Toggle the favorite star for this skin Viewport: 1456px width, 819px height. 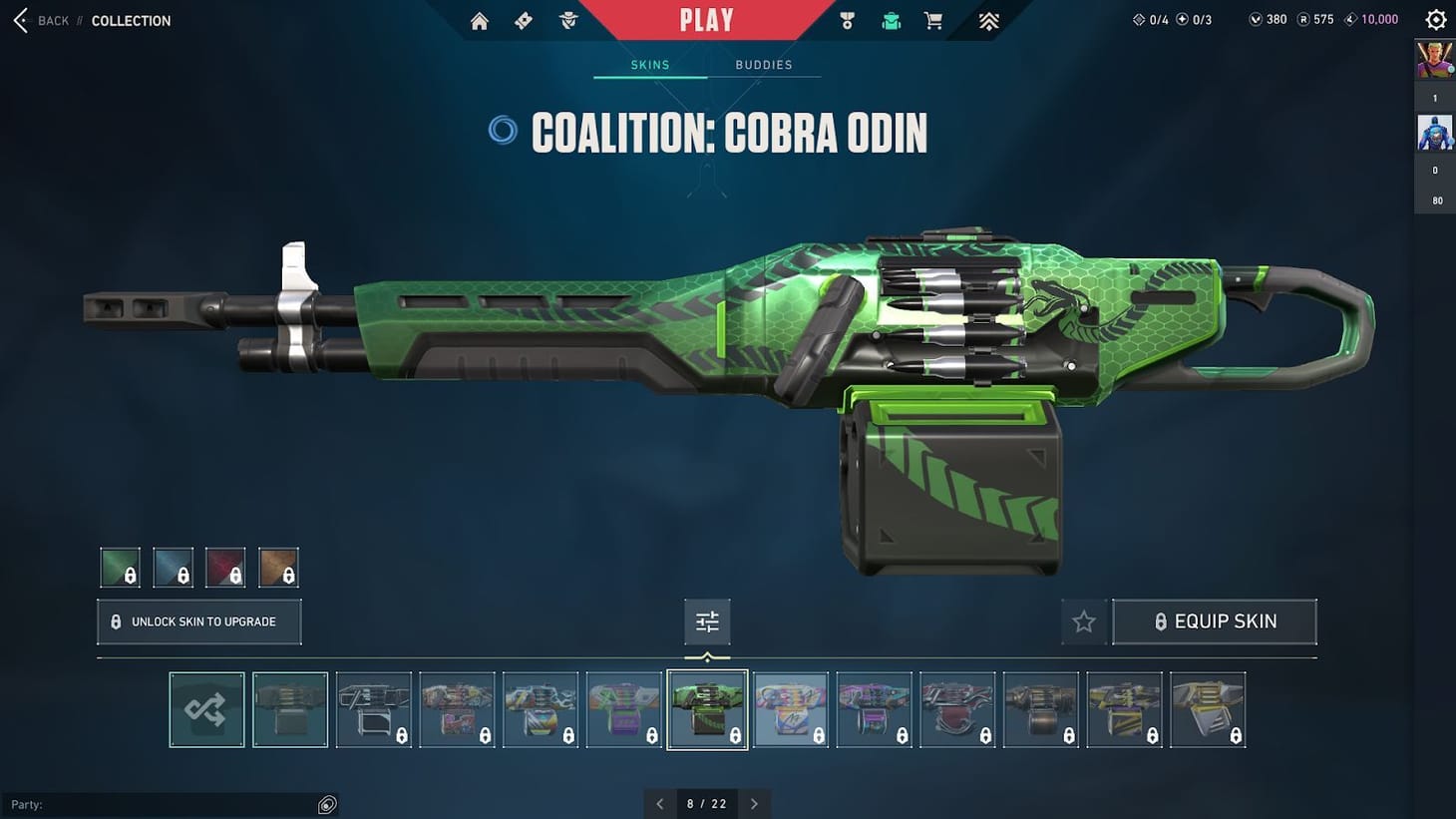1083,620
